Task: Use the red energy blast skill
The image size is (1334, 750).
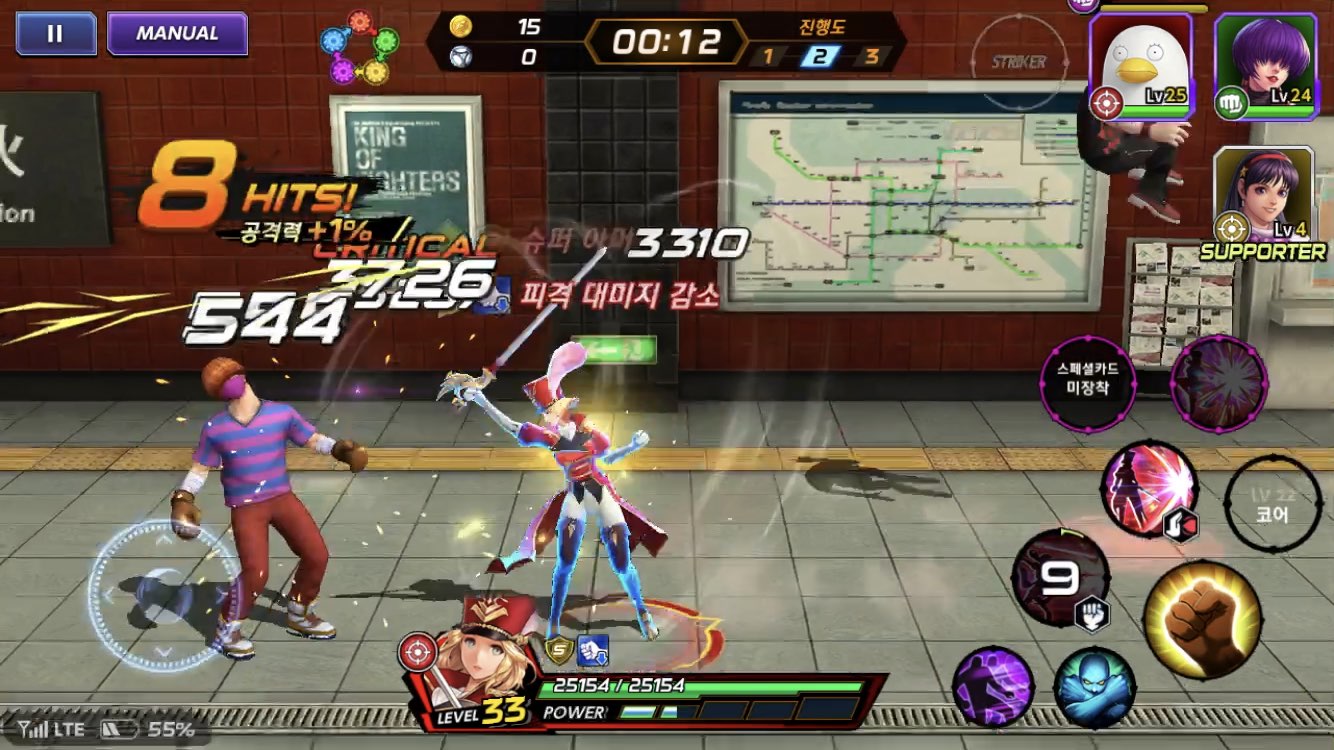Action: 1150,488
